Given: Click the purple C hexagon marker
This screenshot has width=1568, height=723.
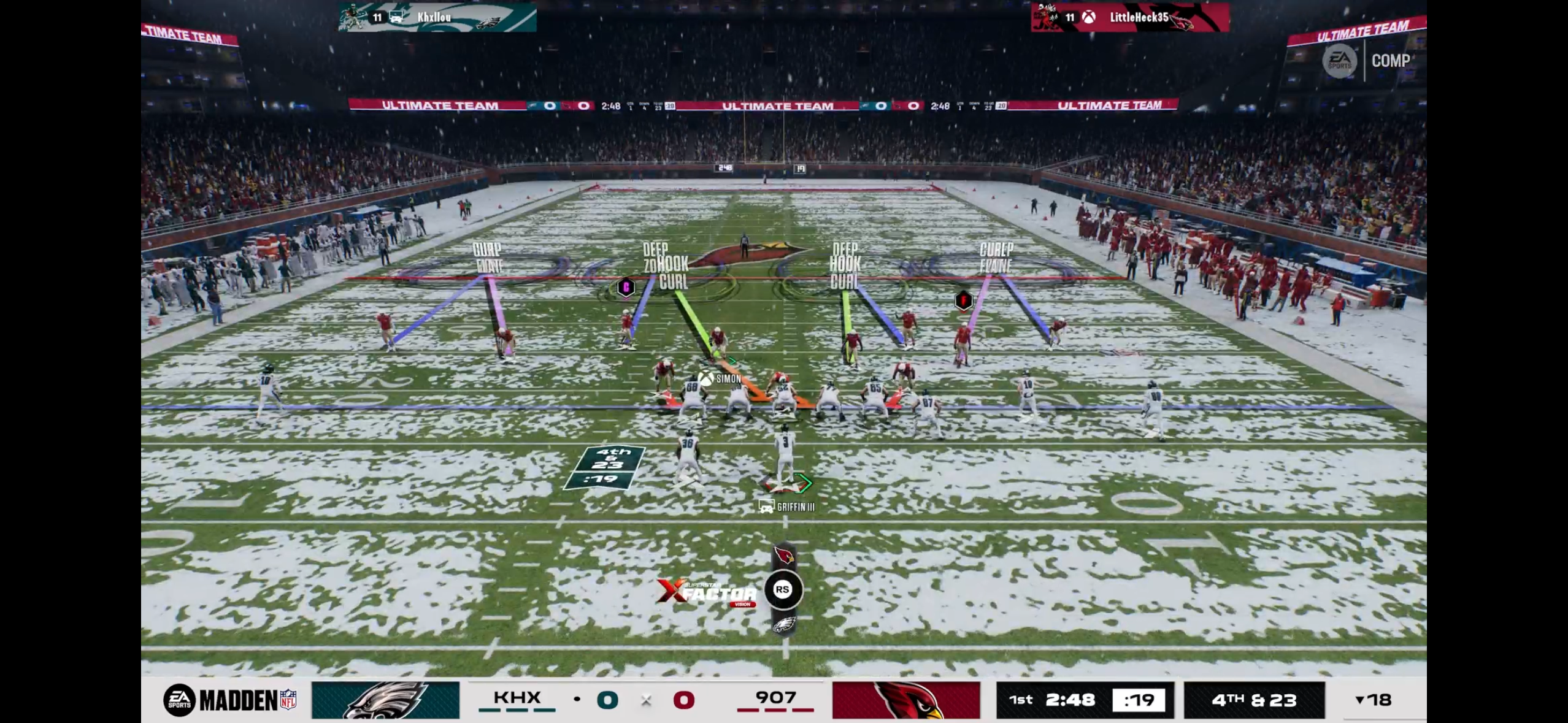Looking at the screenshot, I should tap(626, 286).
